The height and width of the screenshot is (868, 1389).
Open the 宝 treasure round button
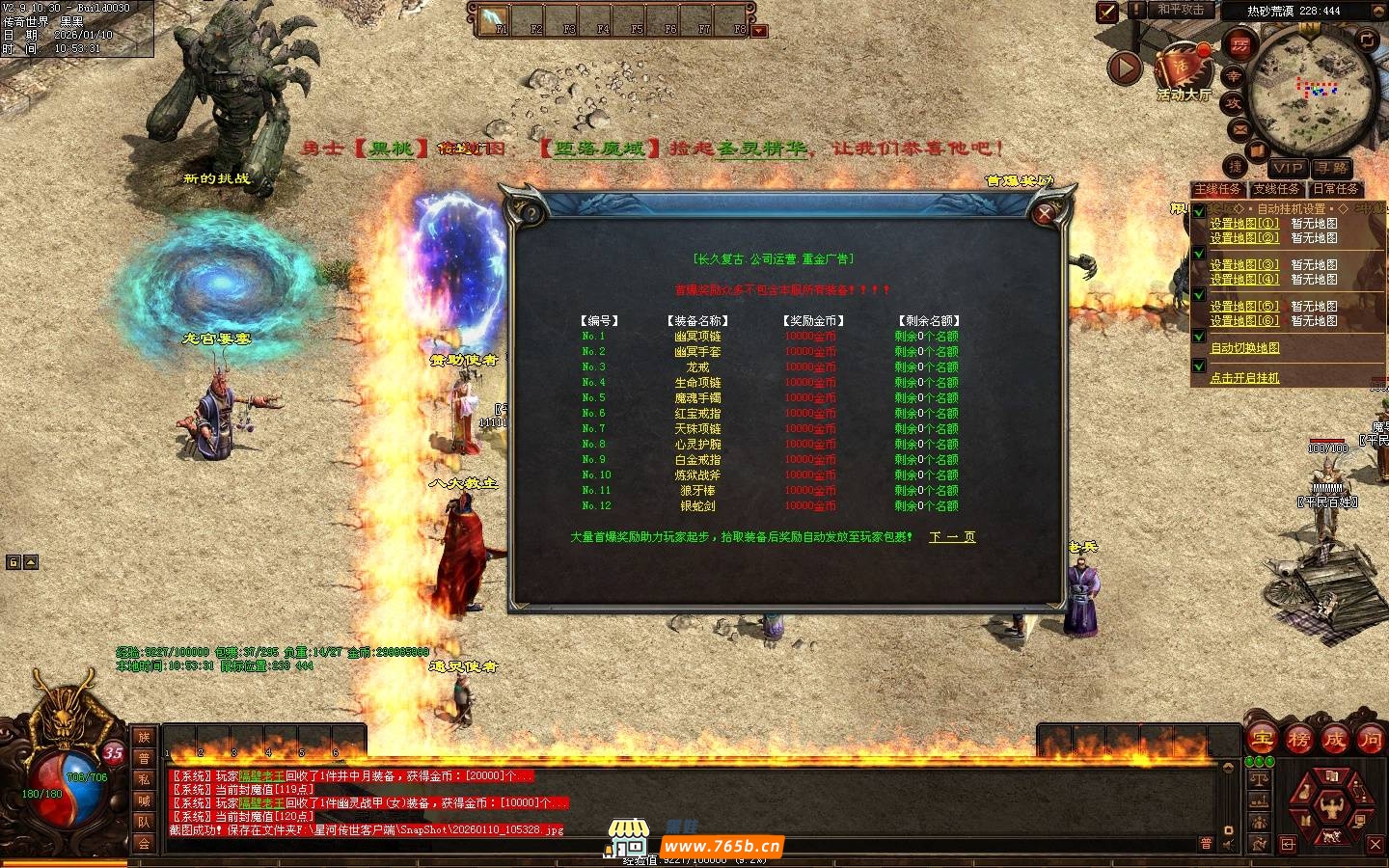[1262, 740]
